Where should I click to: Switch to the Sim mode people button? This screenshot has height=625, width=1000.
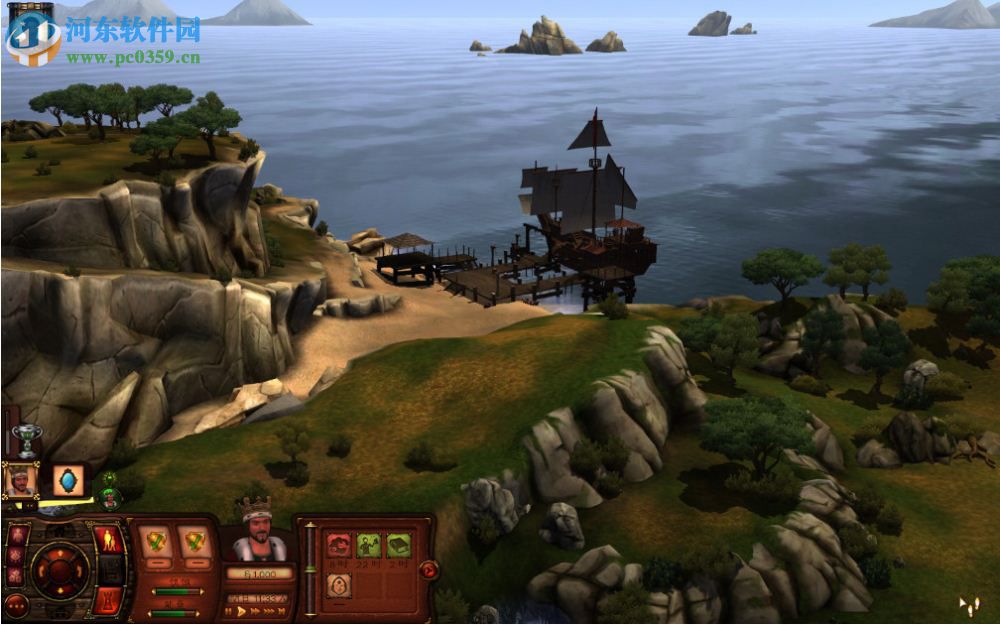click(108, 541)
